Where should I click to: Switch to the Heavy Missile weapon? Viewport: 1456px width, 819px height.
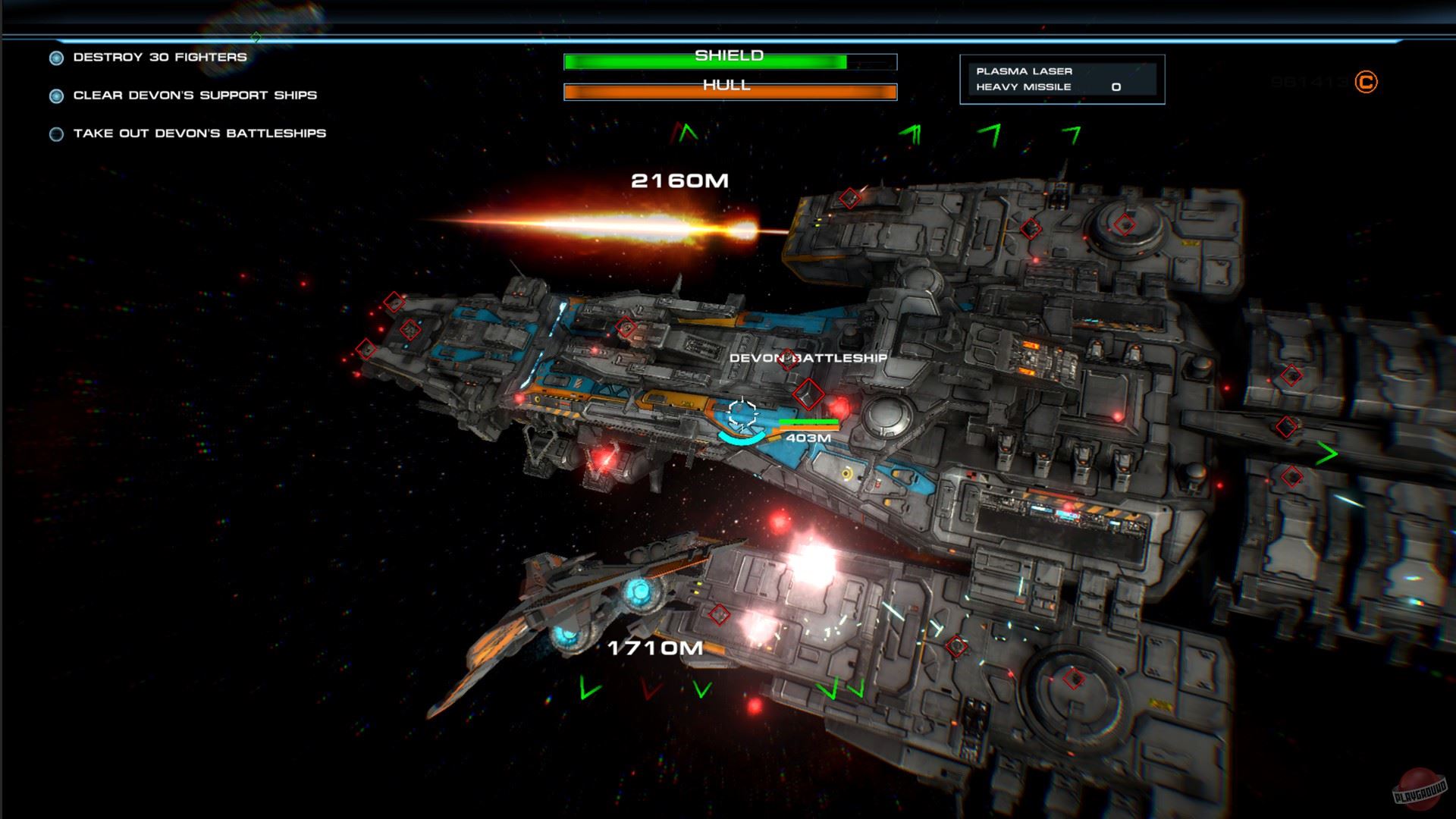(x=1024, y=87)
